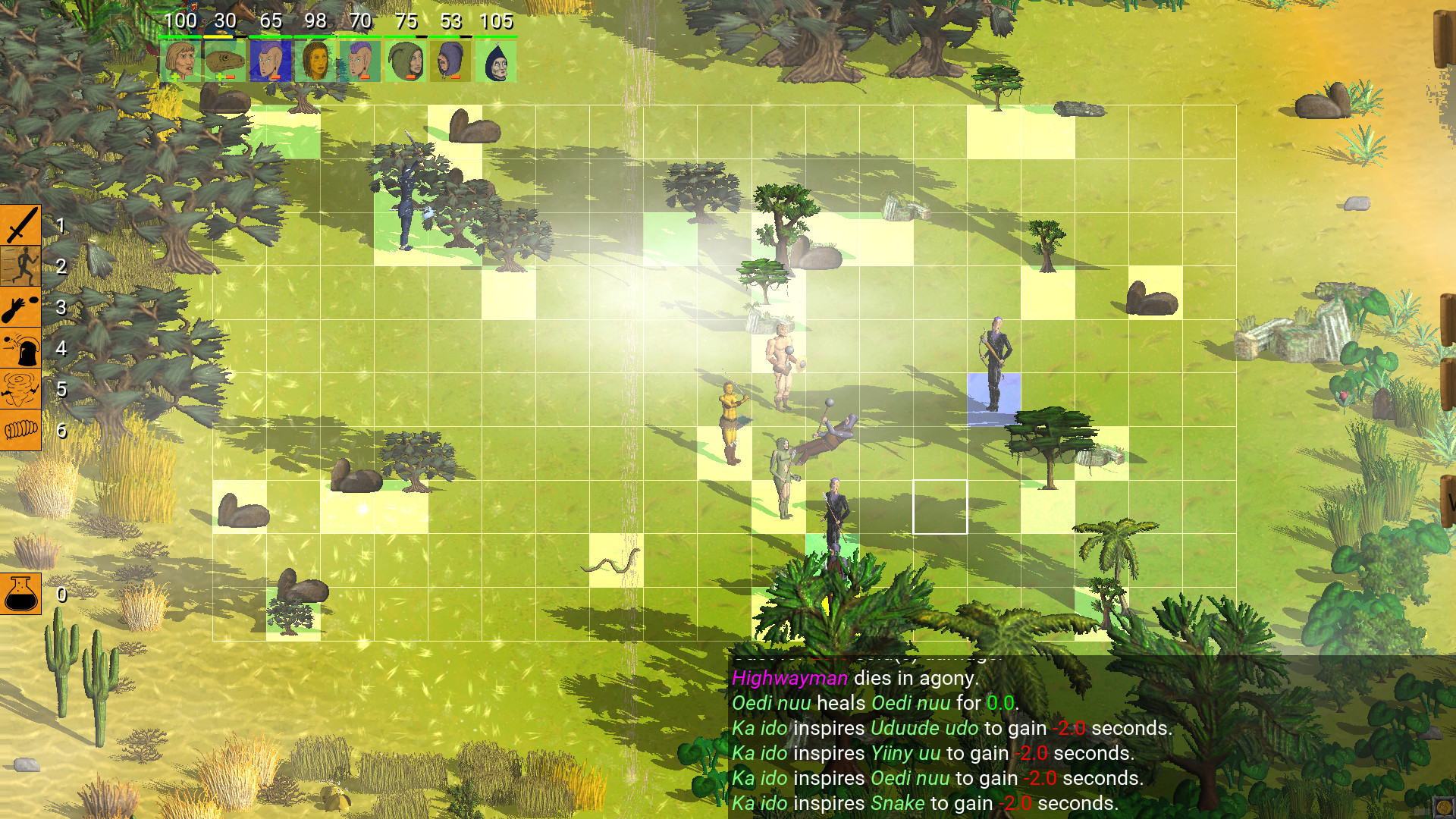1456x819 pixels.
Task: Toggle the orange minus marker under the snake portrait
Action: click(231, 77)
